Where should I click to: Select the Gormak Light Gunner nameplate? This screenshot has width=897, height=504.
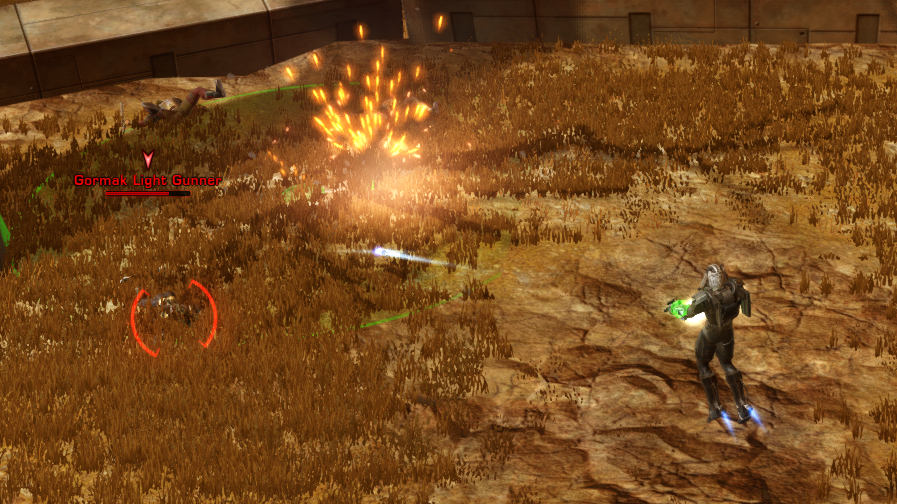pyautogui.click(x=147, y=181)
